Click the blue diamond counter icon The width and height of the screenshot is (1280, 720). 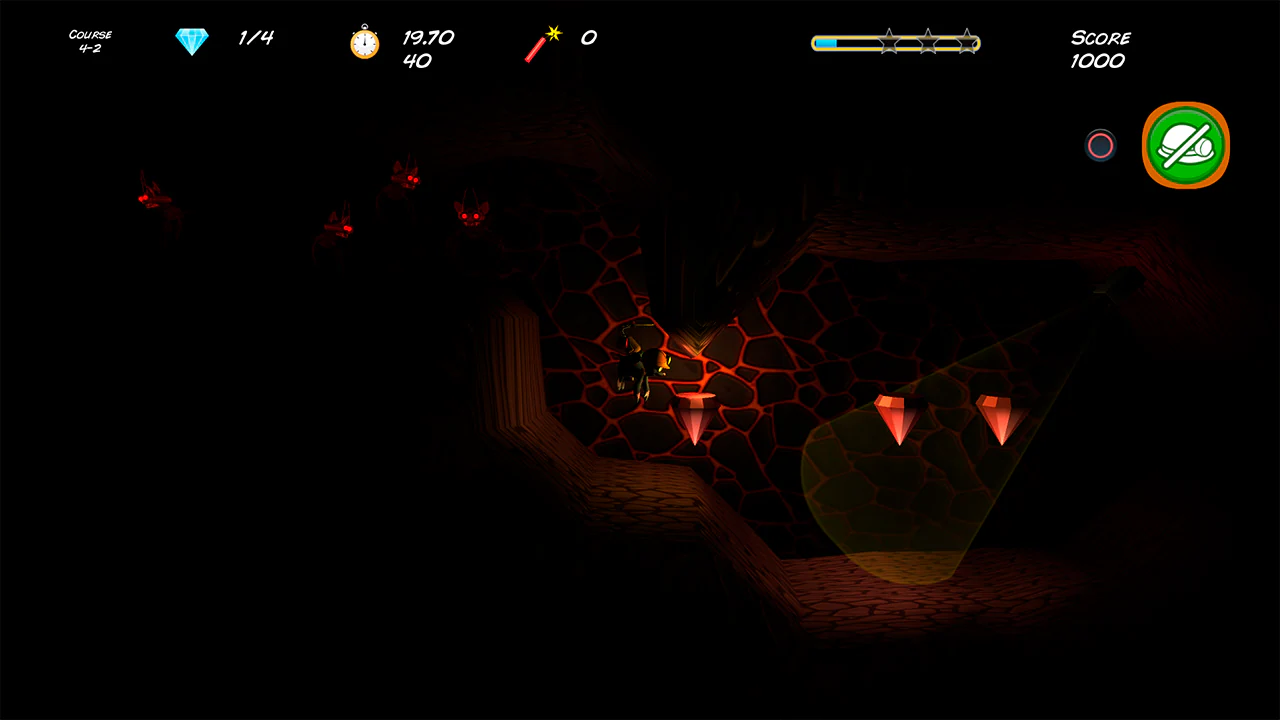[191, 40]
